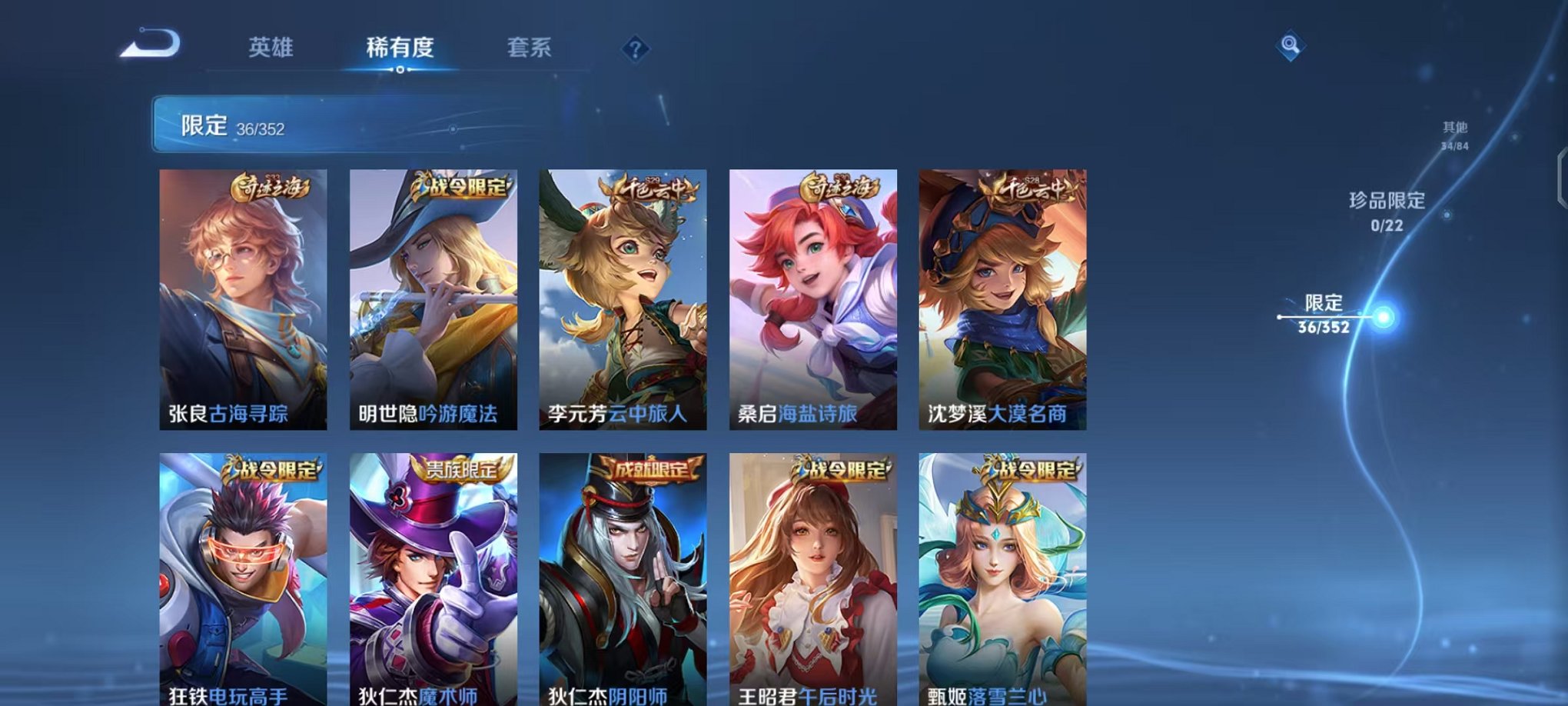Viewport: 1568px width, 706px height.
Task: Switch to the 套系 tab
Action: [x=529, y=48]
